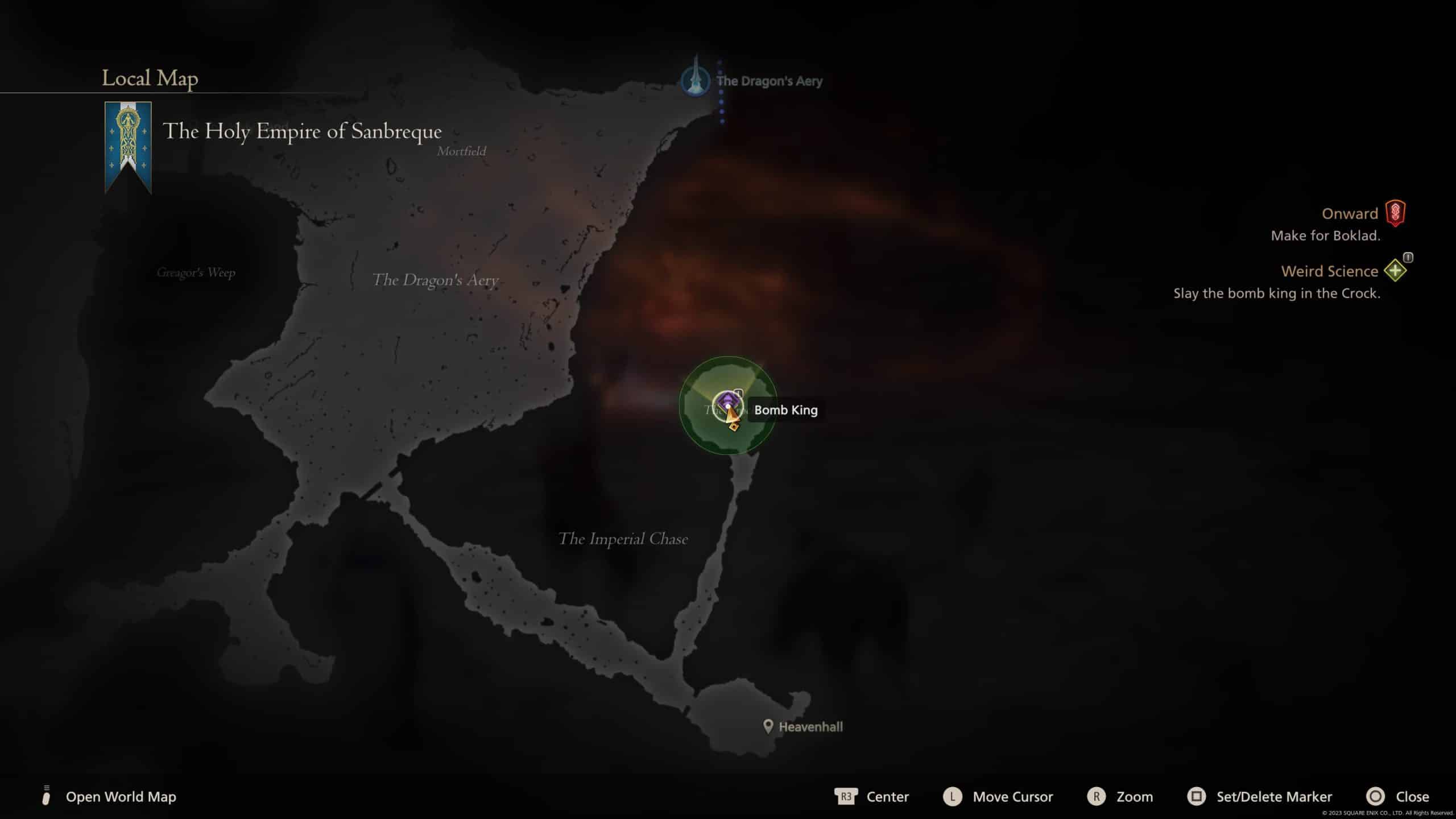Select the Bomb King hunt marker

coord(727,404)
